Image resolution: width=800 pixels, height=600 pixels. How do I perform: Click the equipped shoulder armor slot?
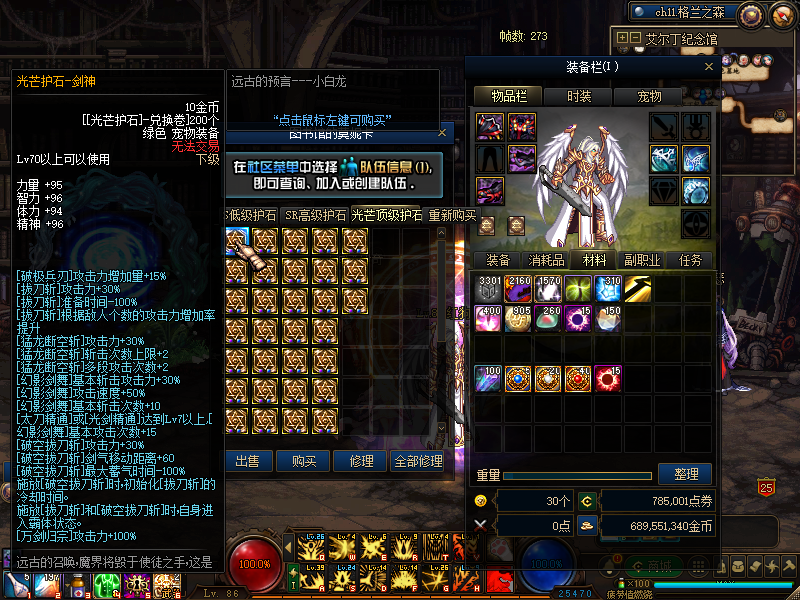pyautogui.click(x=489, y=126)
